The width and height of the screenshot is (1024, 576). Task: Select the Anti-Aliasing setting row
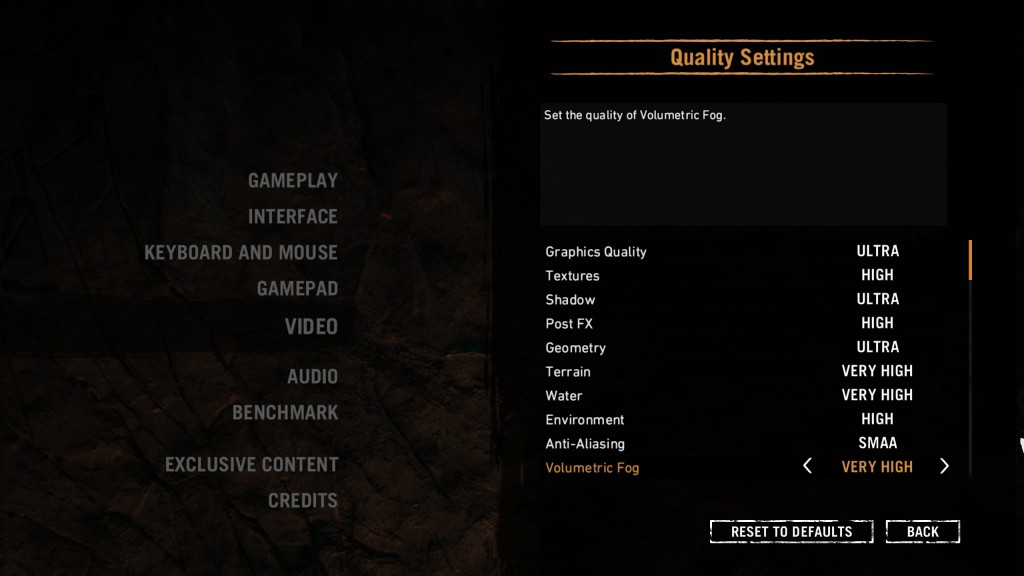coord(584,444)
